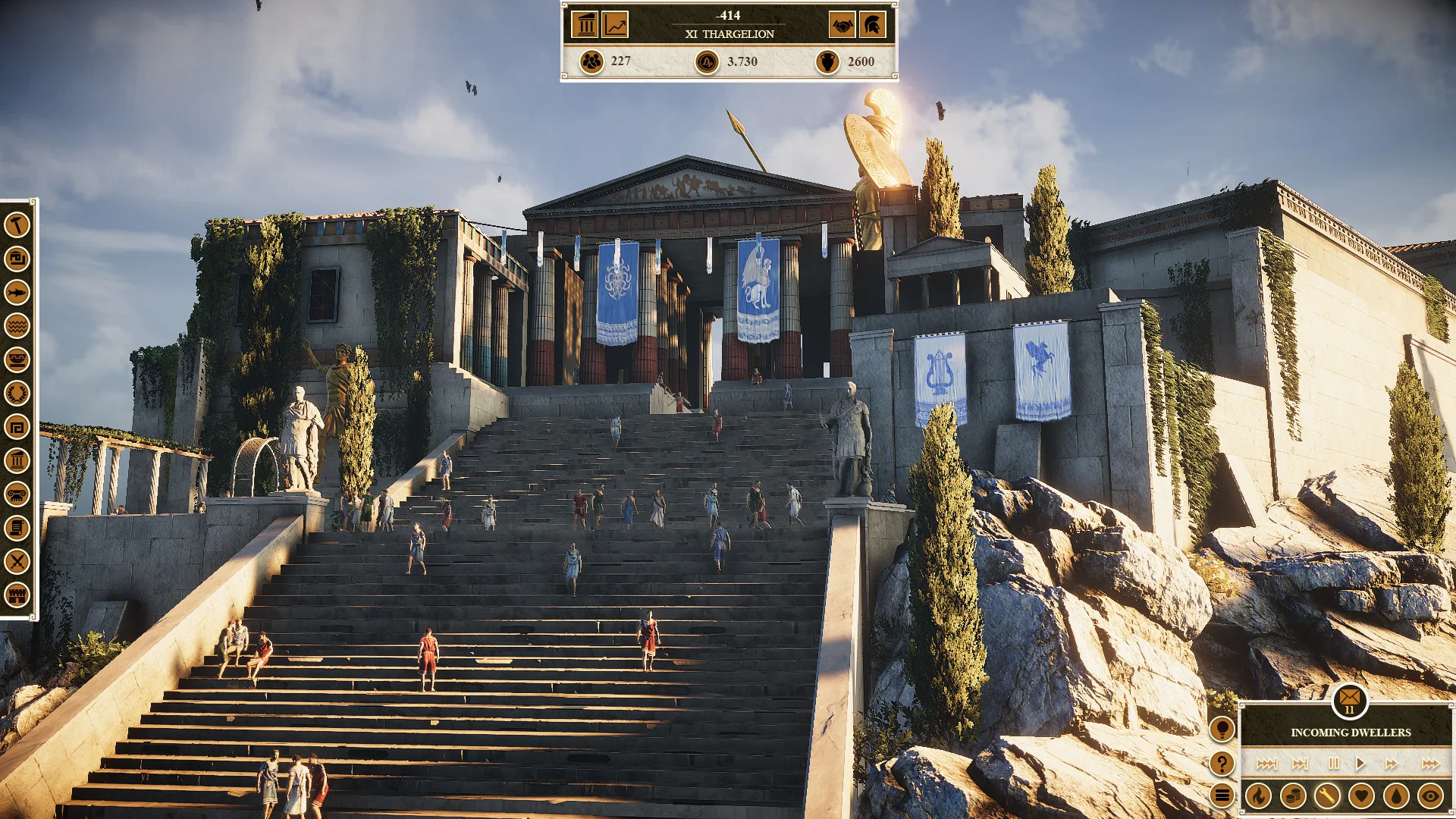The width and height of the screenshot is (1456, 819).
Task: Pause the game with the pause control
Action: pos(1334,764)
